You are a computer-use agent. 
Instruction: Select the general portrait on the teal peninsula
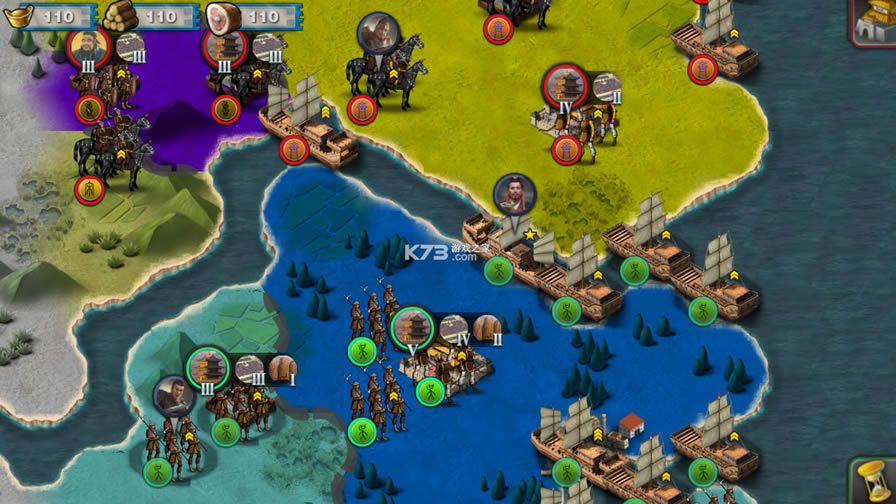[x=175, y=397]
